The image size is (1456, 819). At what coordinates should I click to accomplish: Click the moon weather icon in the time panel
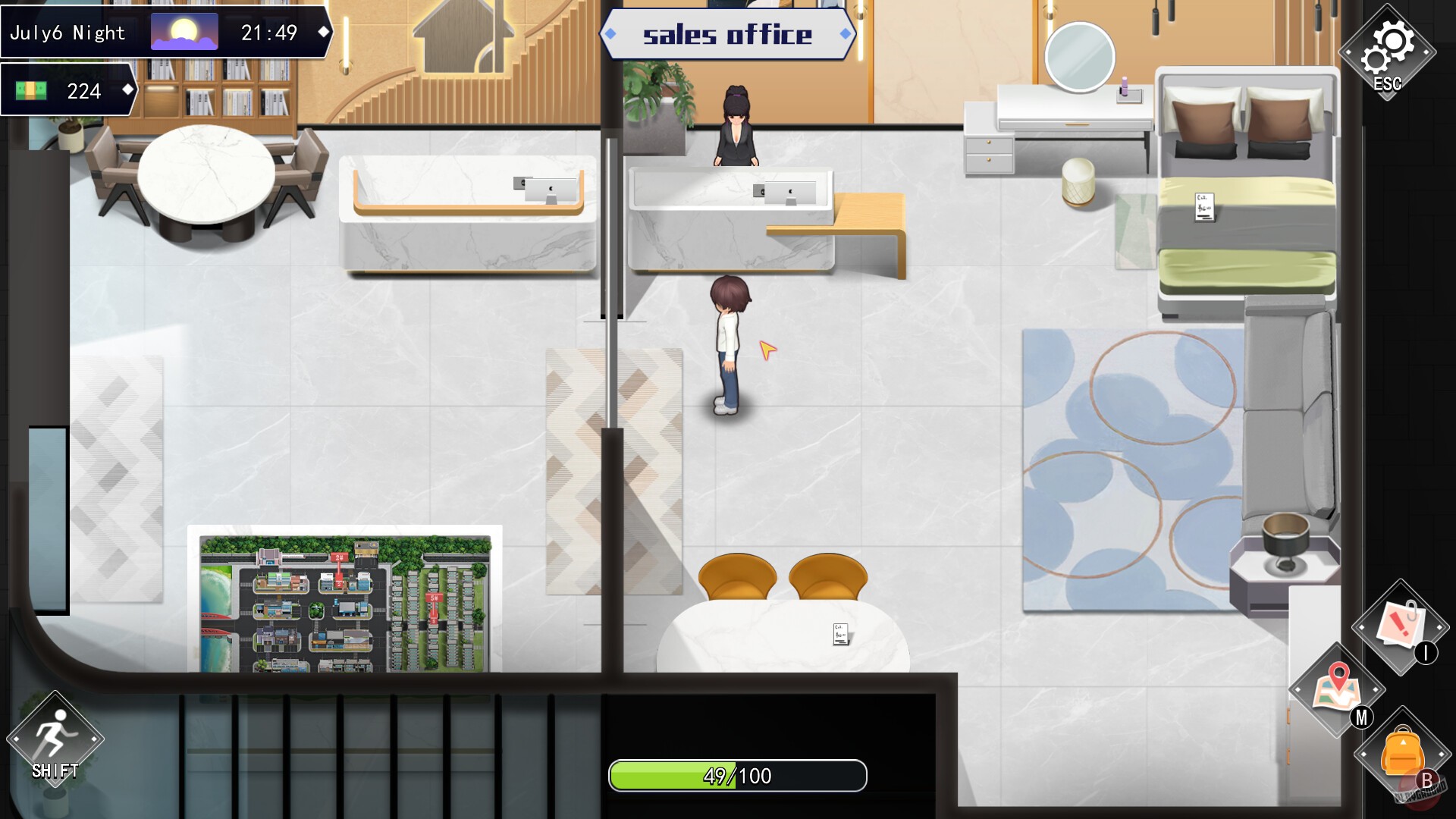(x=186, y=31)
